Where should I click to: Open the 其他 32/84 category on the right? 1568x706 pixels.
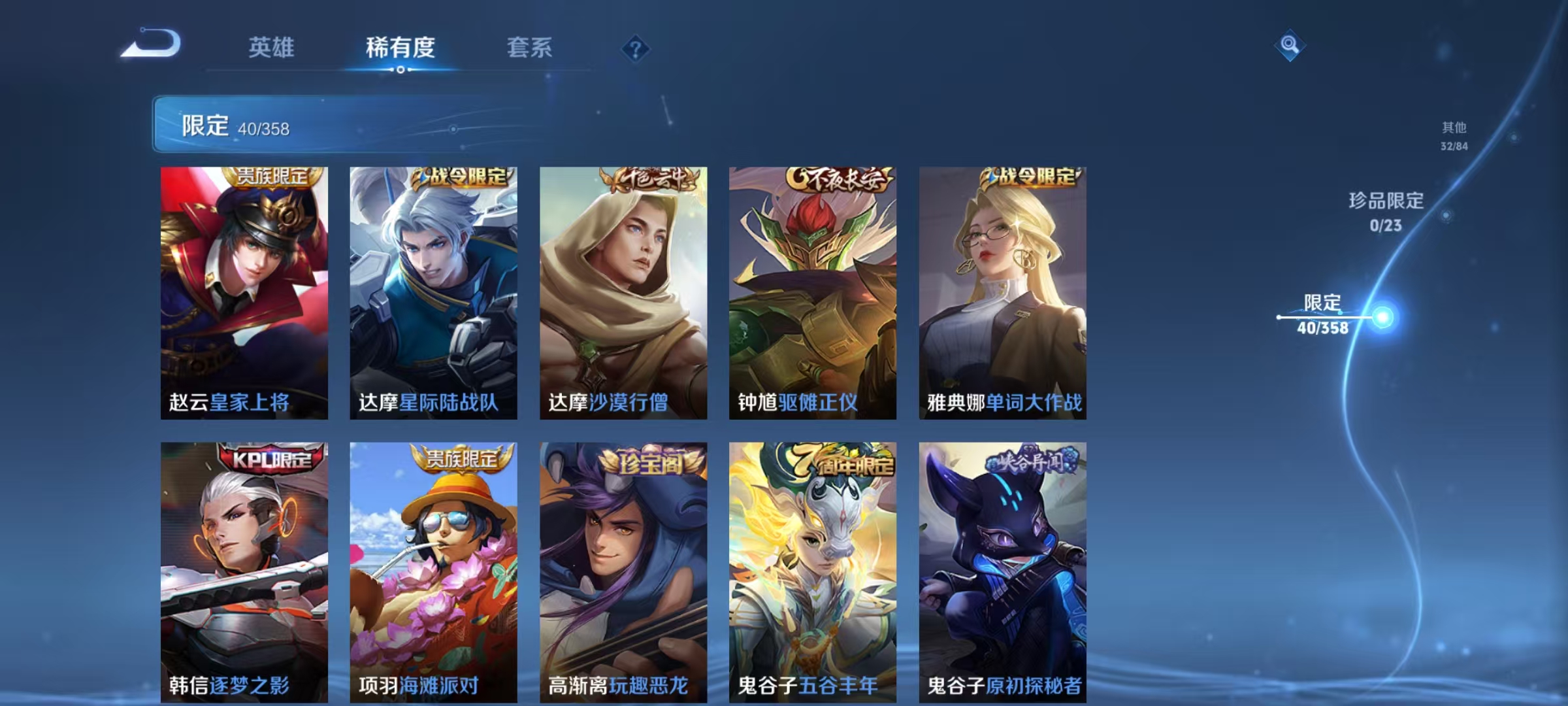pos(1454,137)
